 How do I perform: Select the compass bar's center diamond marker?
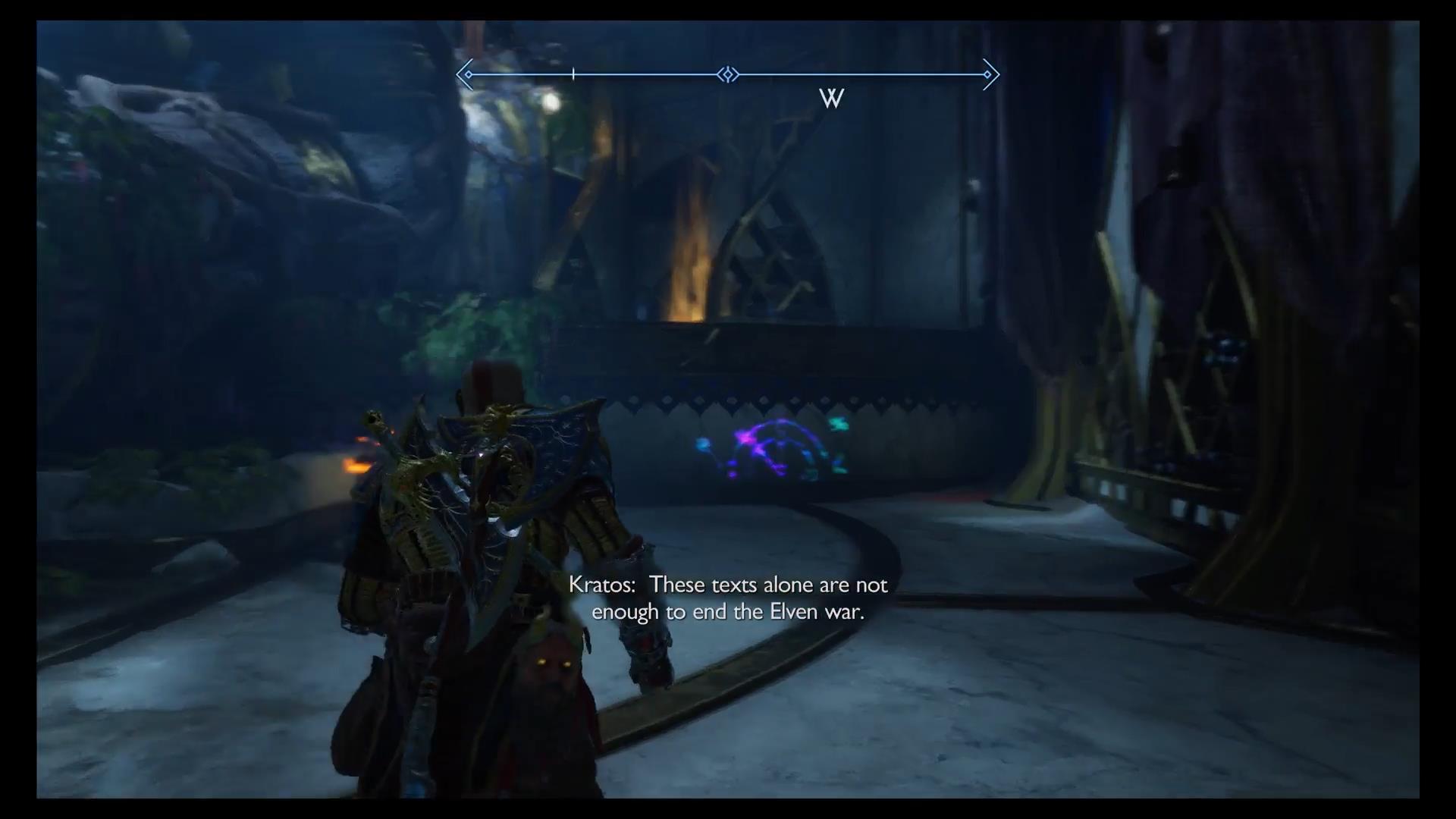728,74
